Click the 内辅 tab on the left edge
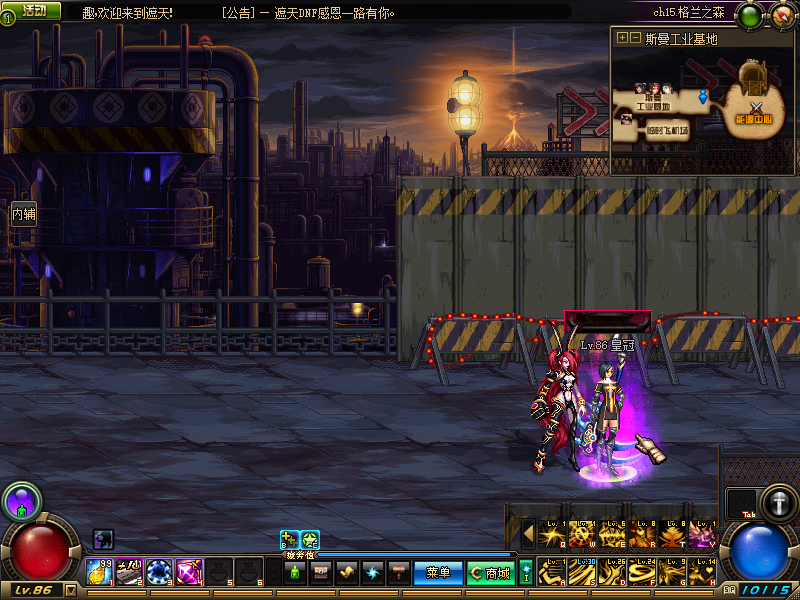The image size is (800, 600). [23, 213]
